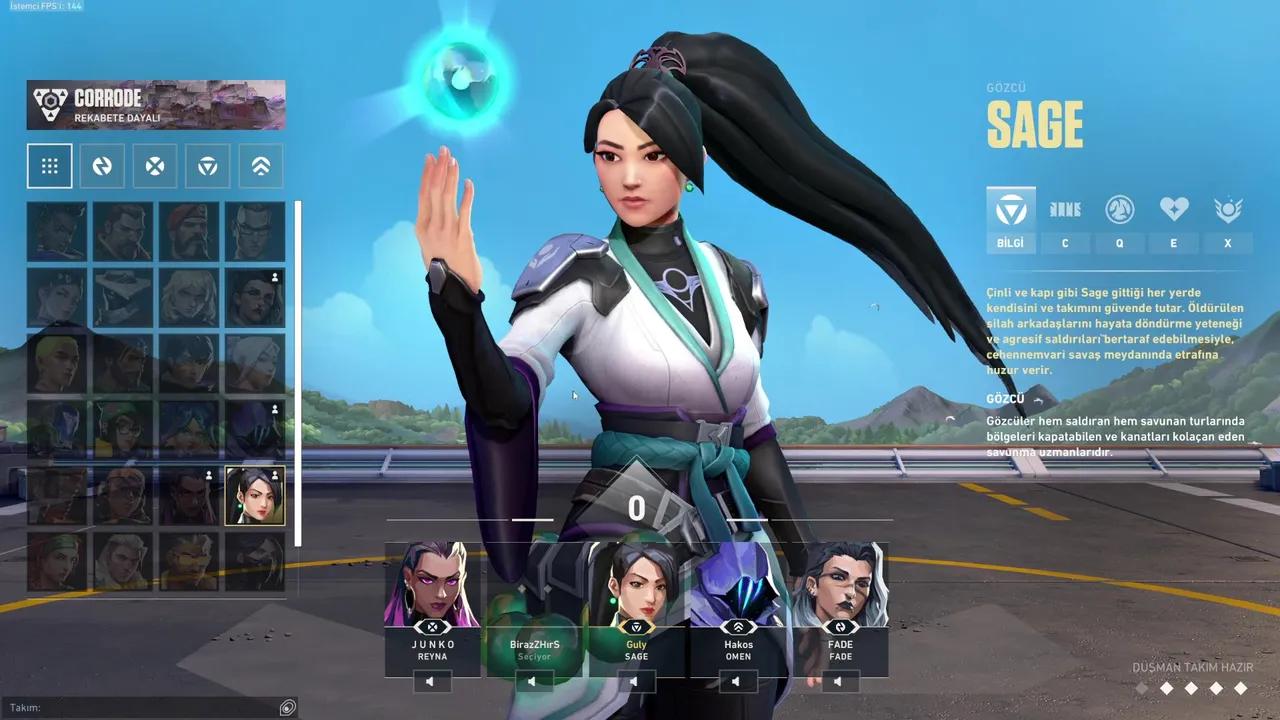Mute FADE's voice with the speaker toggle
Viewport: 1280px width, 720px height.
click(x=839, y=681)
